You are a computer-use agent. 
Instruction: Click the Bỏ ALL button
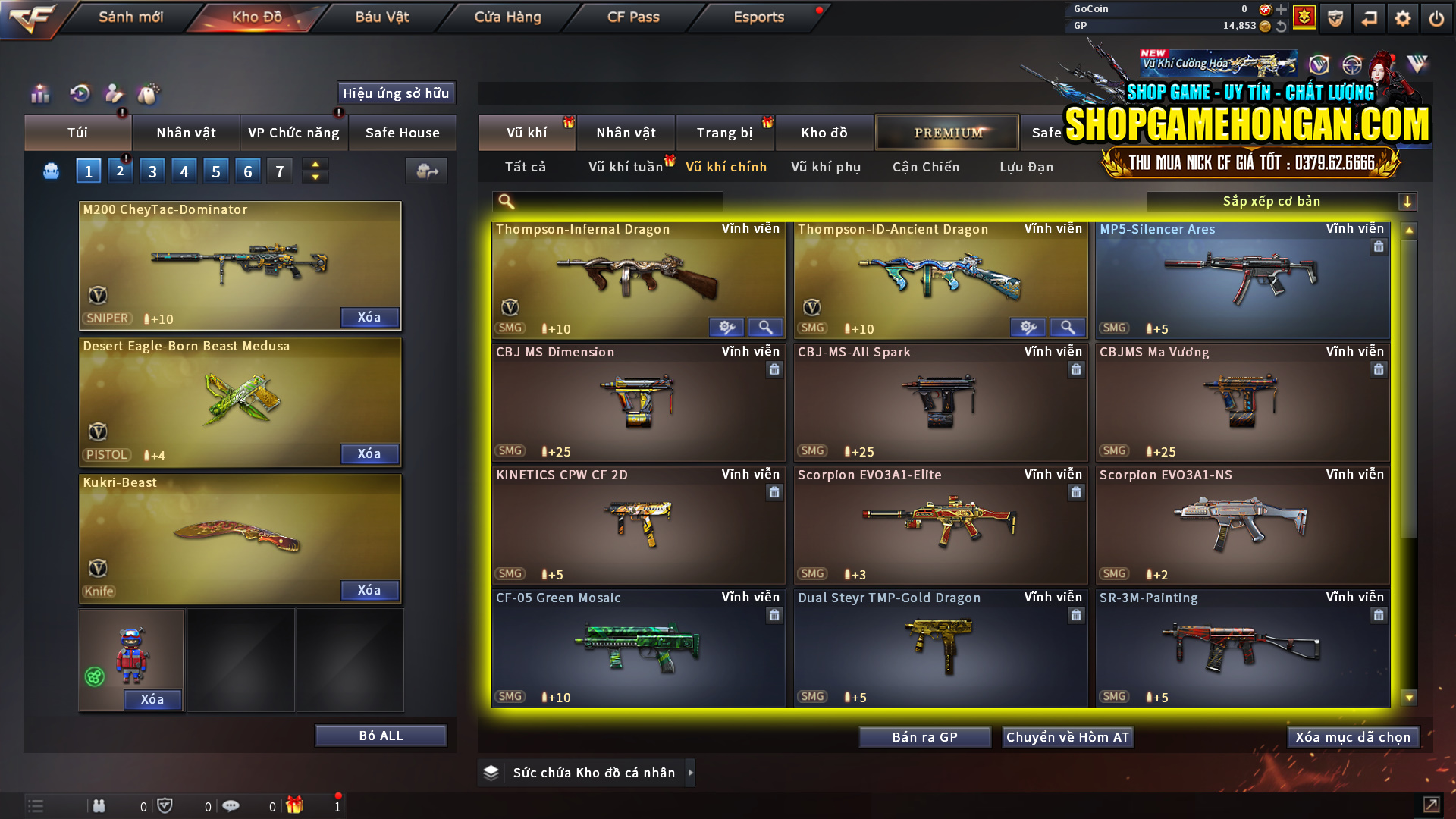380,735
